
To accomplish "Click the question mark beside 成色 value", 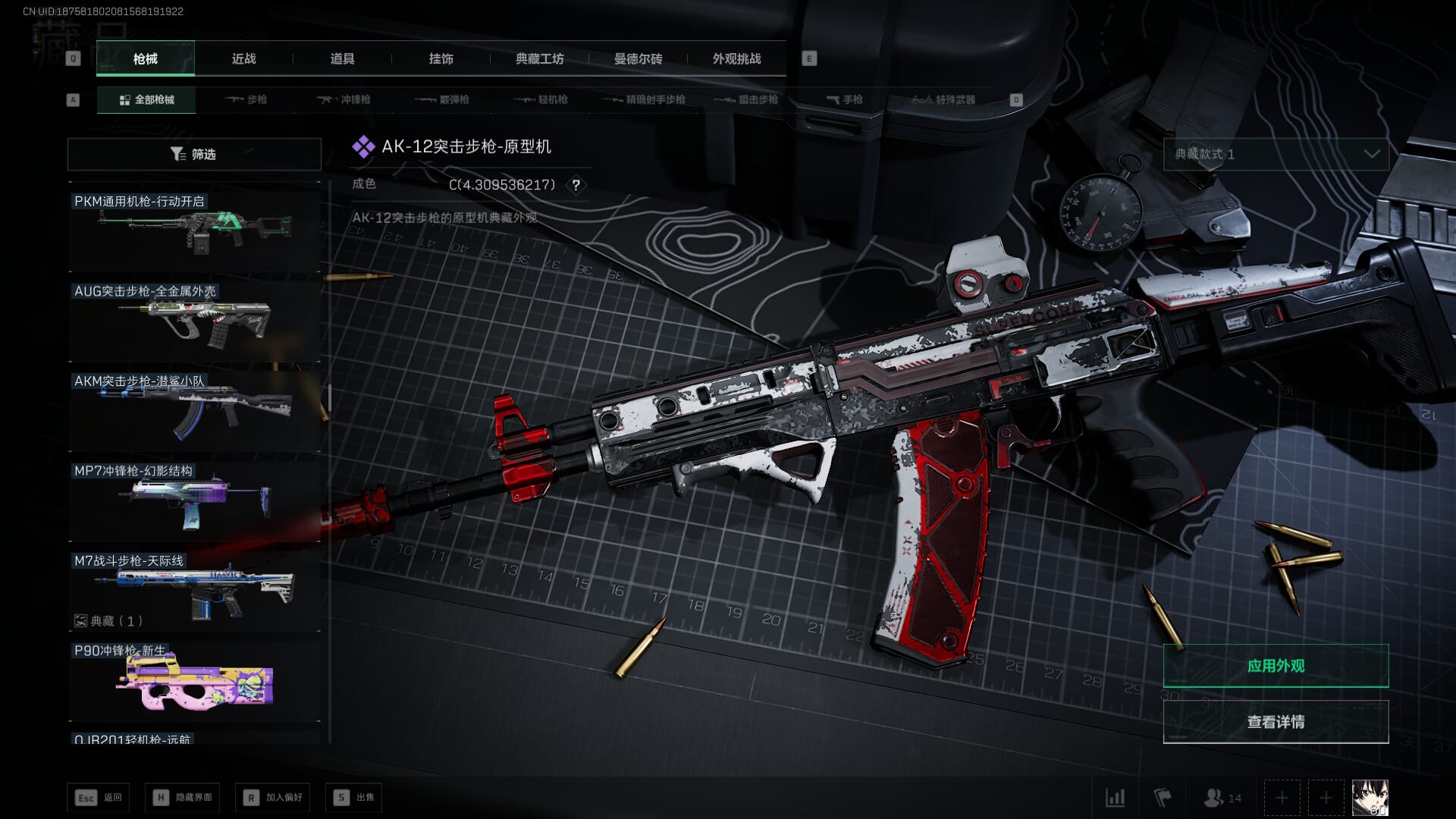I will click(576, 185).
